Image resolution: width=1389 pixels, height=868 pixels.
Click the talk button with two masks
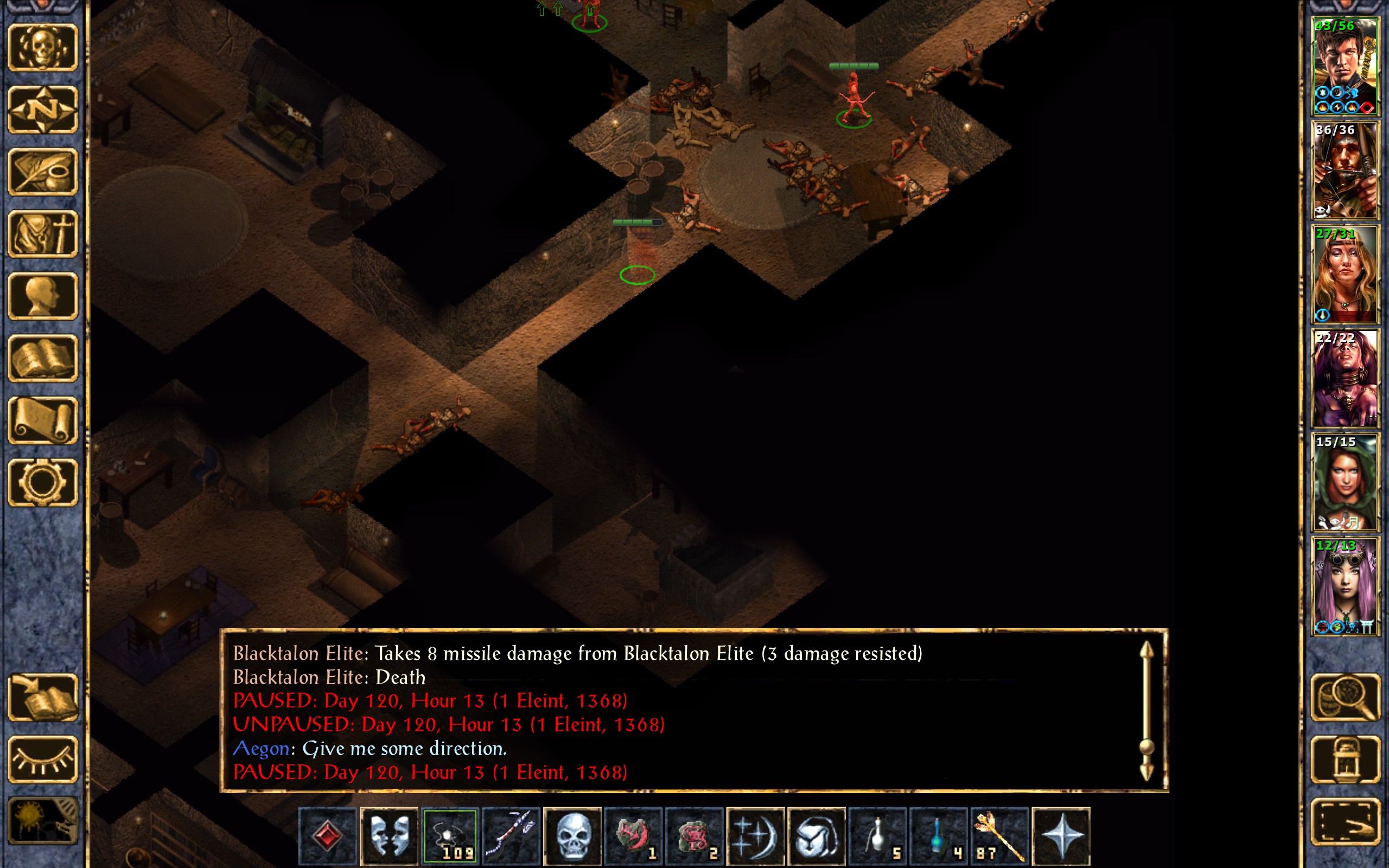pyautogui.click(x=389, y=835)
